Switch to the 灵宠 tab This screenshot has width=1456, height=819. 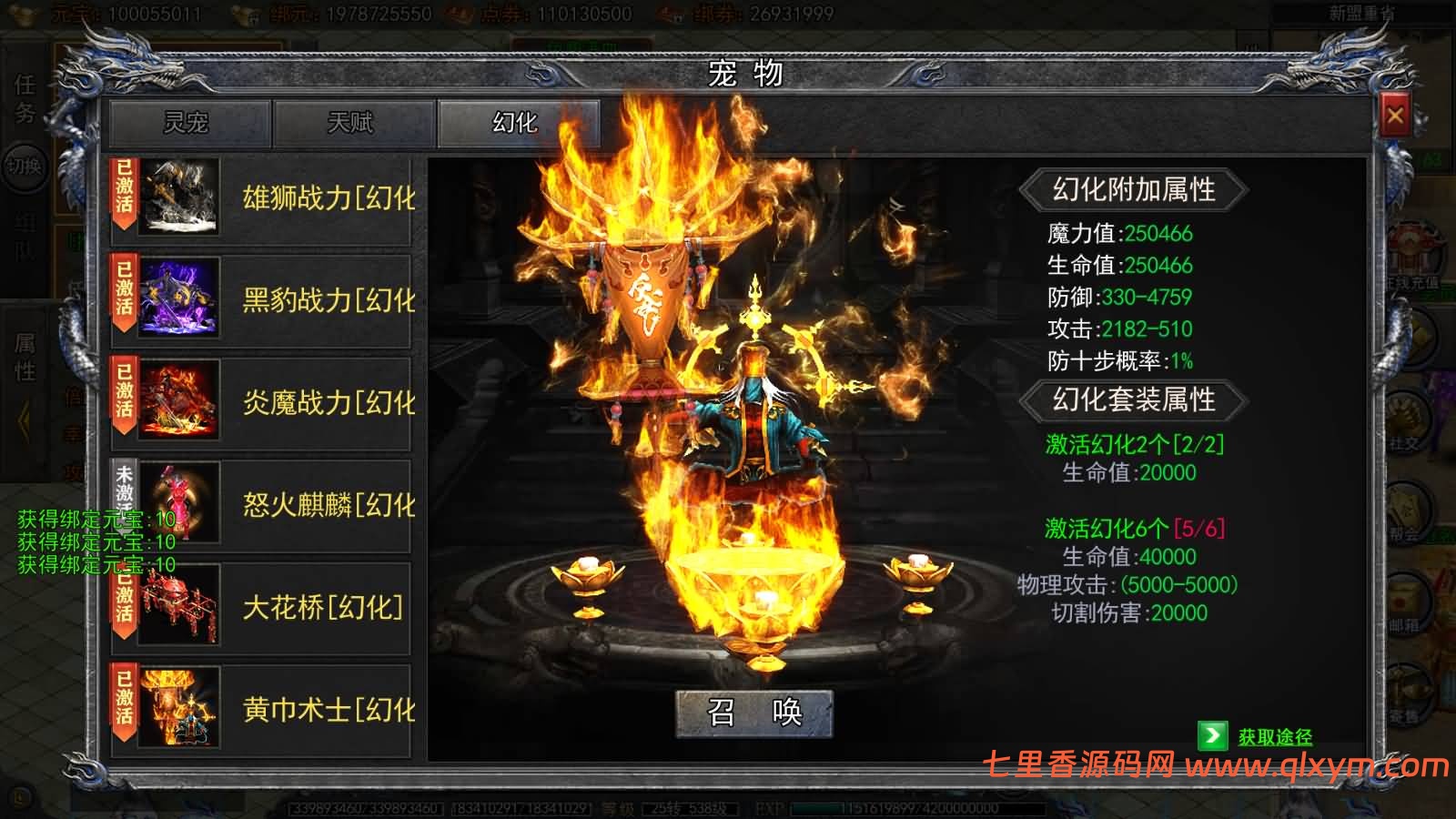pos(188,123)
